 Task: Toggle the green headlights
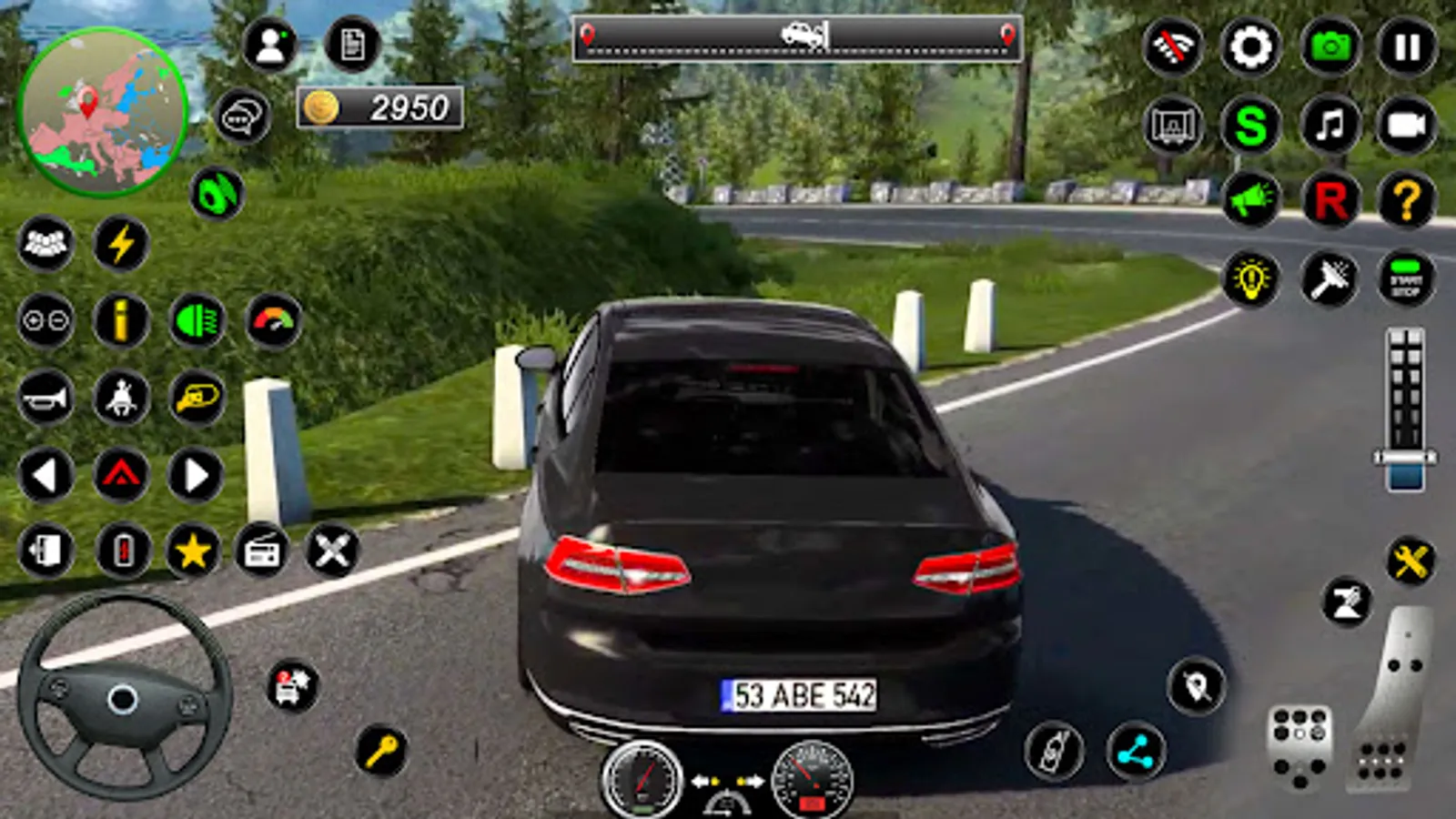click(x=197, y=320)
